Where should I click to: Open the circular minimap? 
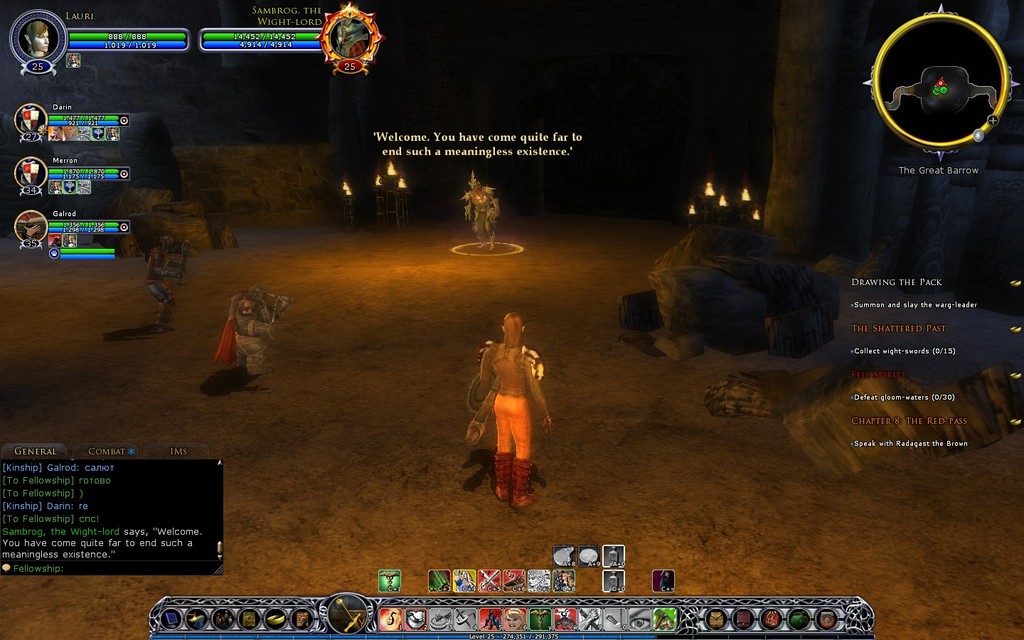[939, 83]
